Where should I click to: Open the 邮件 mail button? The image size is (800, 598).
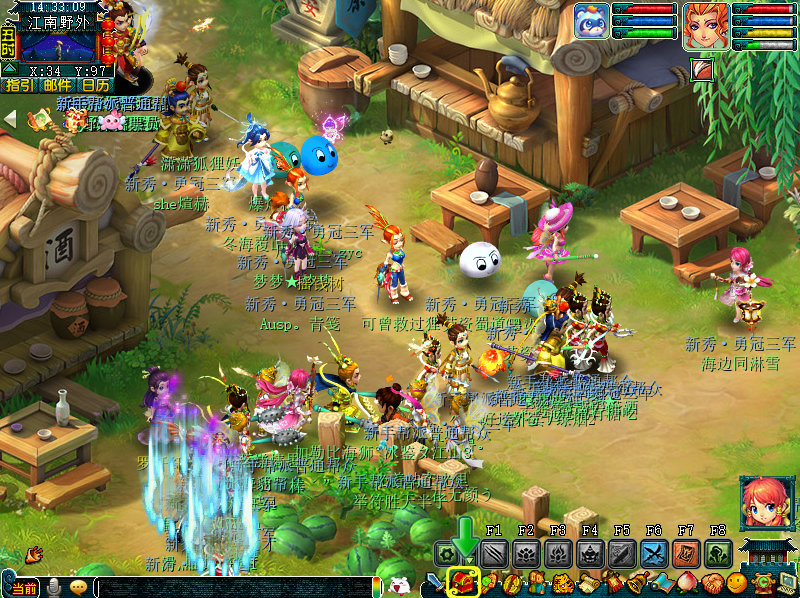(58, 86)
